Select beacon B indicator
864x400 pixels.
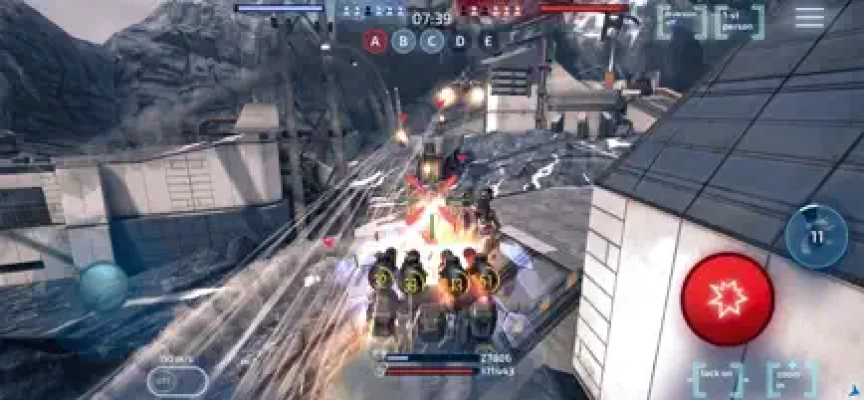(x=403, y=41)
